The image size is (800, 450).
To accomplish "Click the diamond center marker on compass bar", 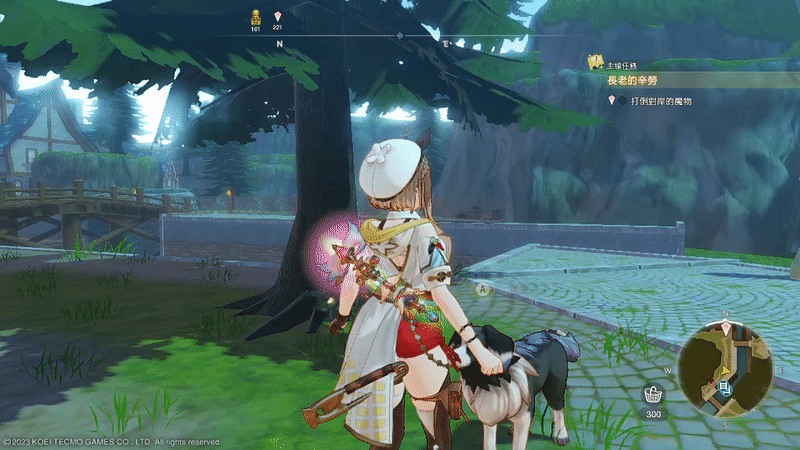I will click(399, 35).
